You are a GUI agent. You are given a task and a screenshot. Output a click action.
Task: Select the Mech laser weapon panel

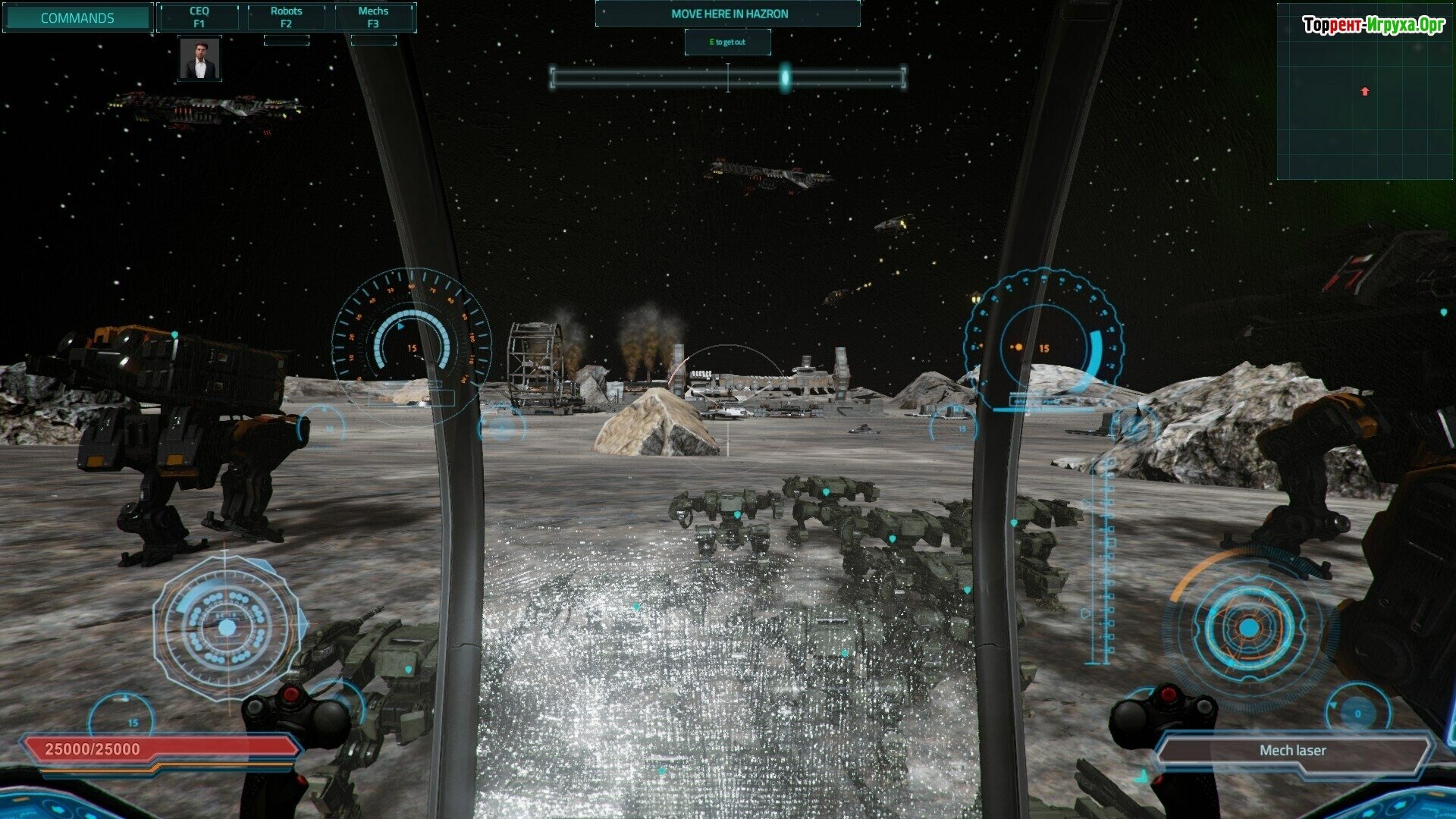(1292, 751)
